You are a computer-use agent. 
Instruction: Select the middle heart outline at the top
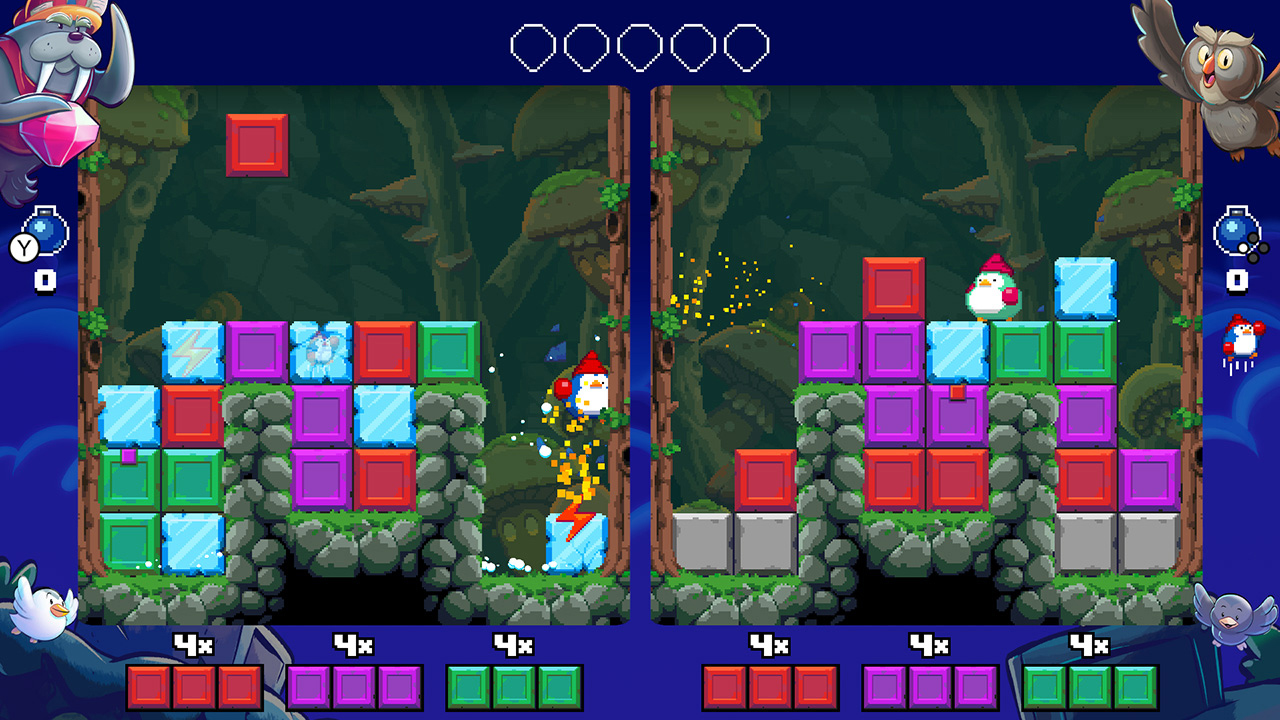pyautogui.click(x=638, y=44)
